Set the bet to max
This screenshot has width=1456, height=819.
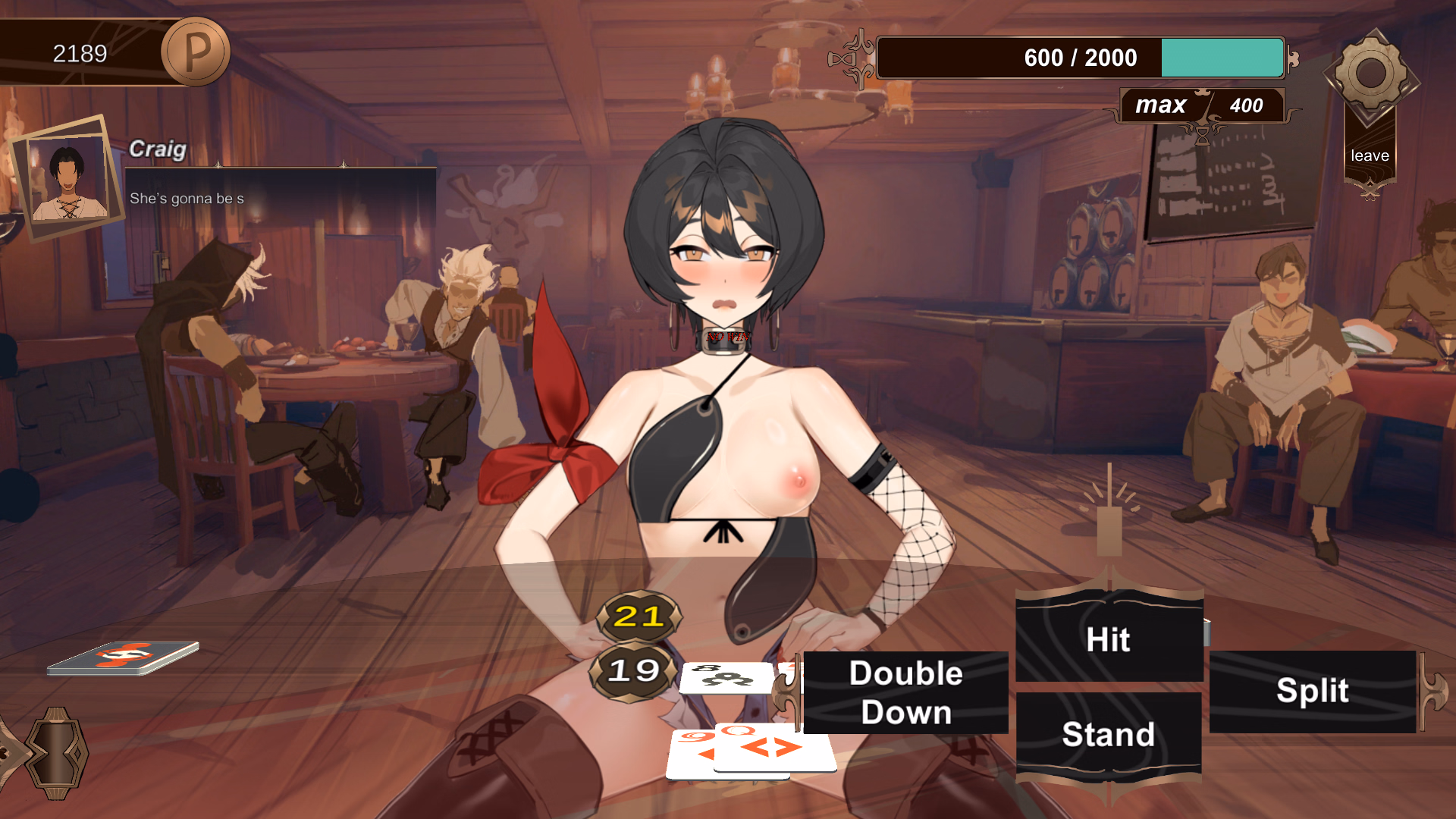pyautogui.click(x=1160, y=105)
